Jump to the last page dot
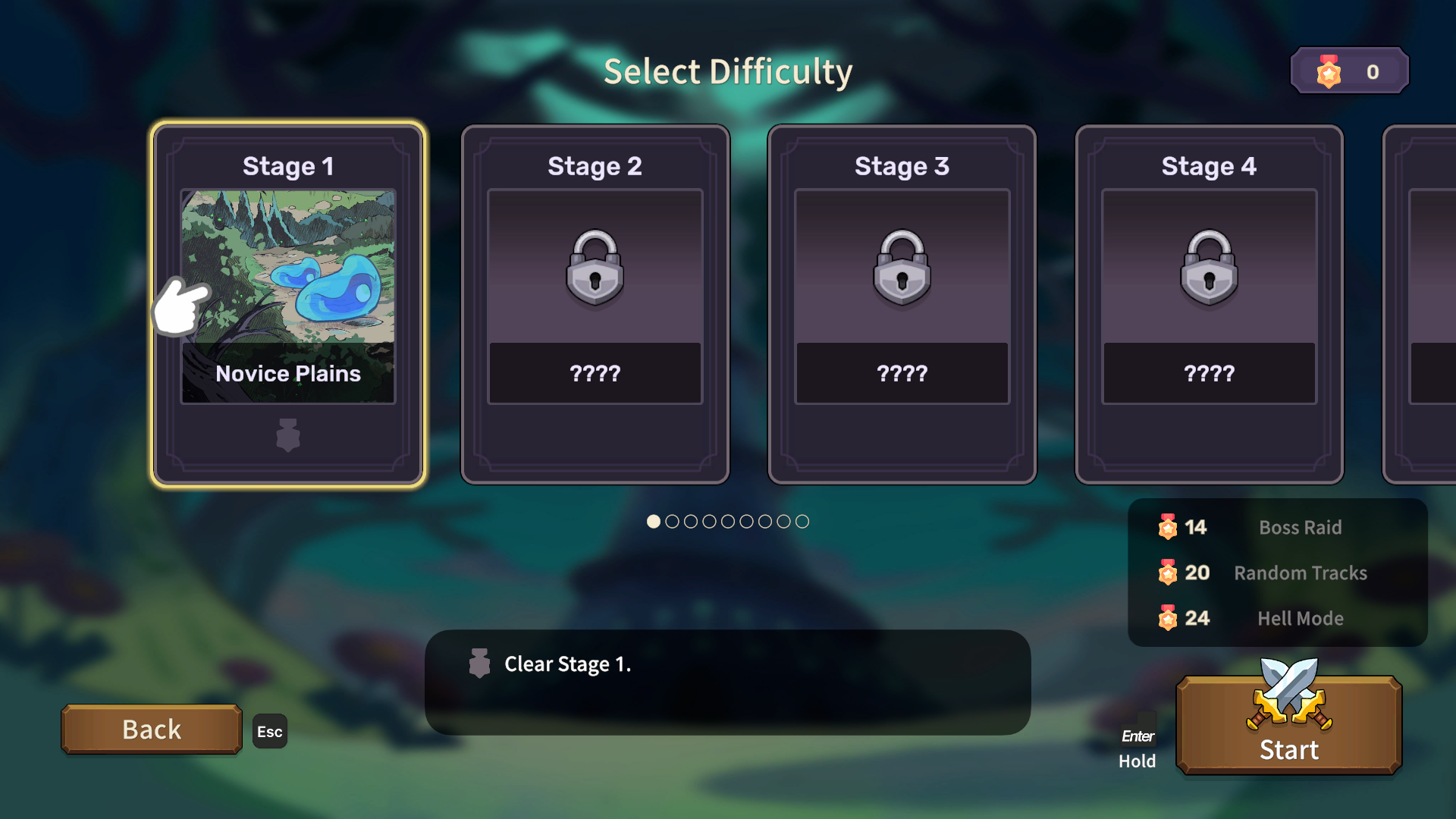Viewport: 1456px width, 819px height. coord(802,522)
